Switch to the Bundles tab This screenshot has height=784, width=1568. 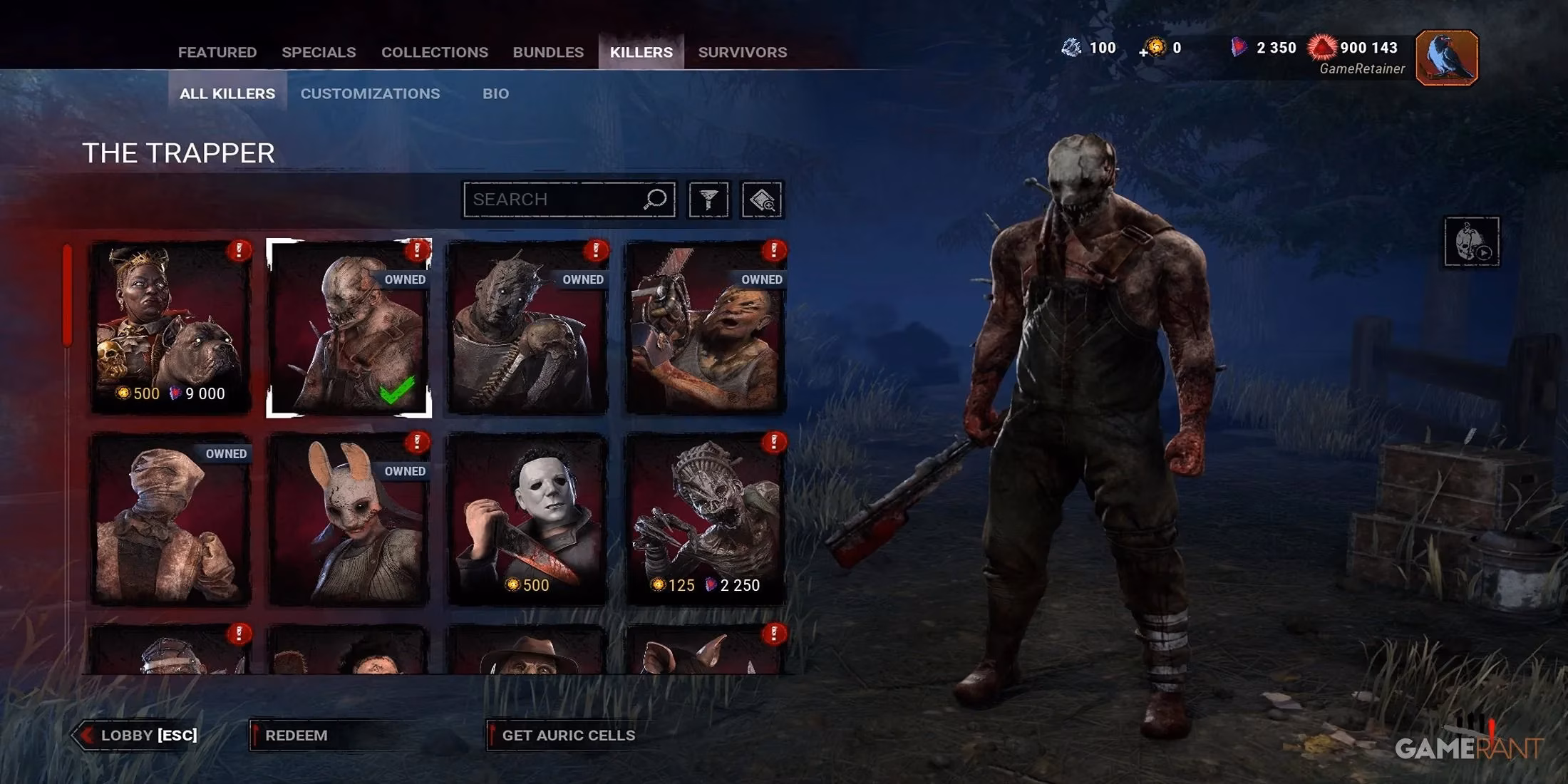coord(548,51)
